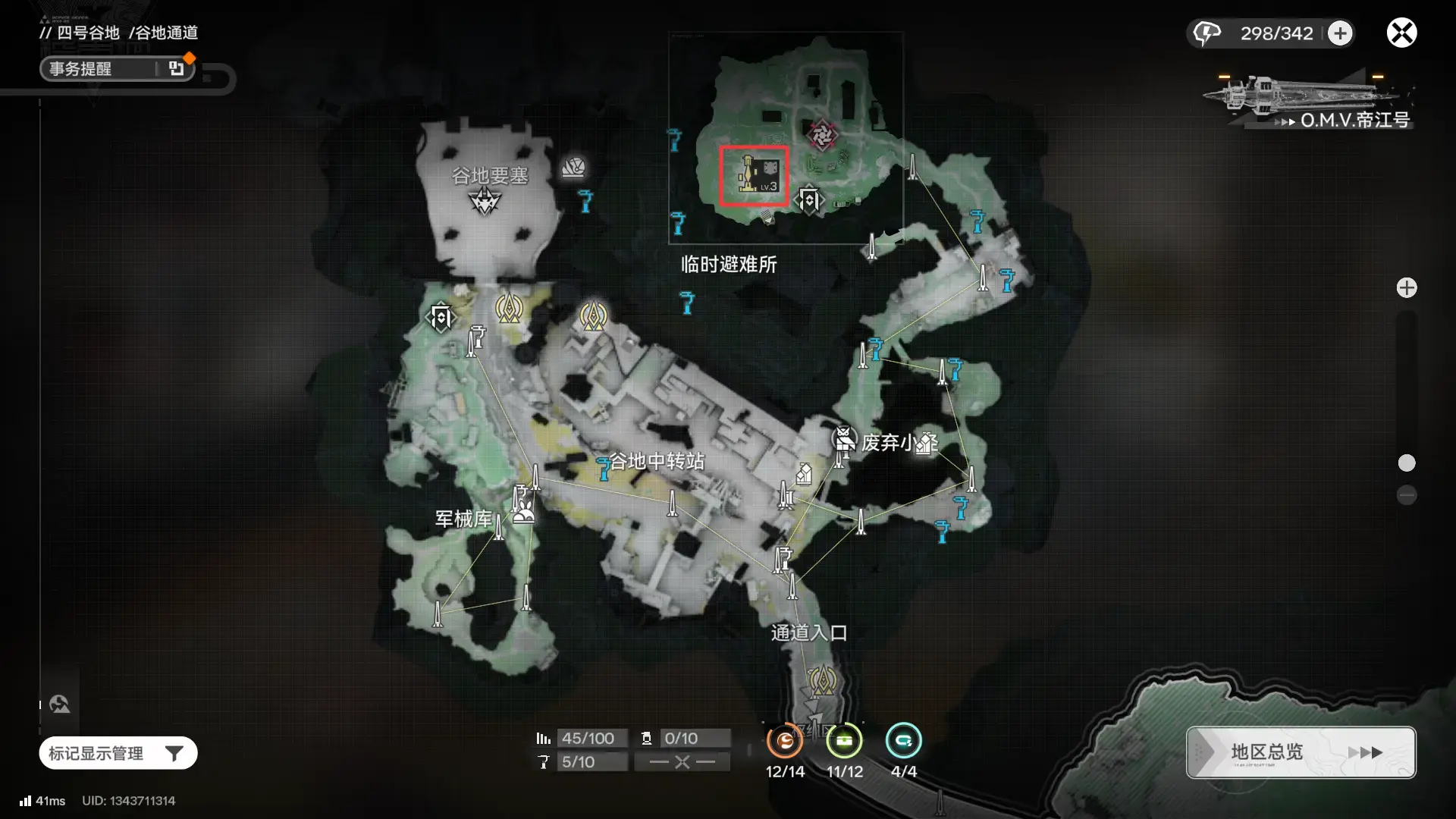The height and width of the screenshot is (819, 1456).
Task: Click the orange collectible counter icon 12/14
Action: (785, 741)
